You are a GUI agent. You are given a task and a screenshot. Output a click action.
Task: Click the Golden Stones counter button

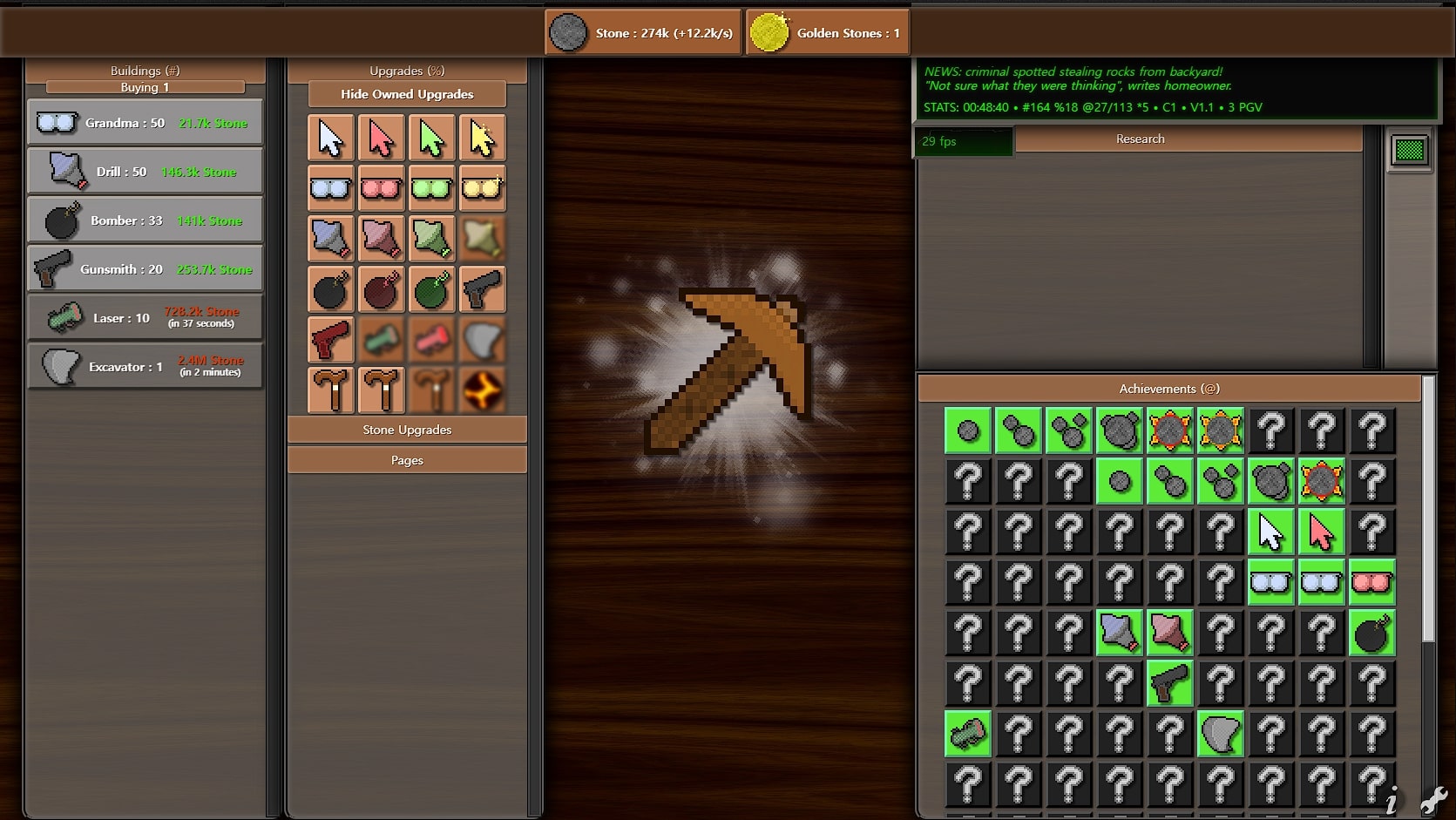828,33
